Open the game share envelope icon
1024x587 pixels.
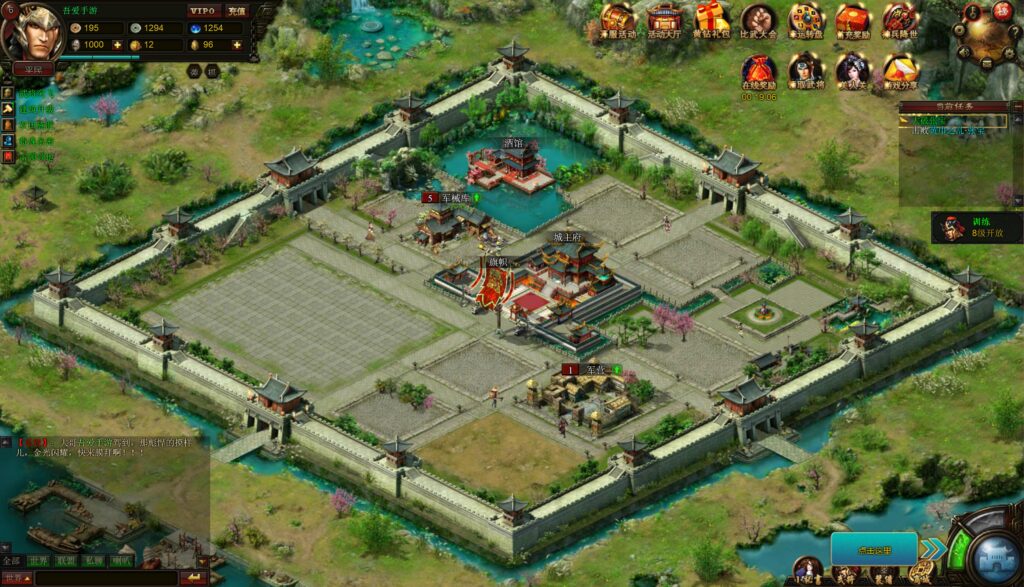[901, 68]
